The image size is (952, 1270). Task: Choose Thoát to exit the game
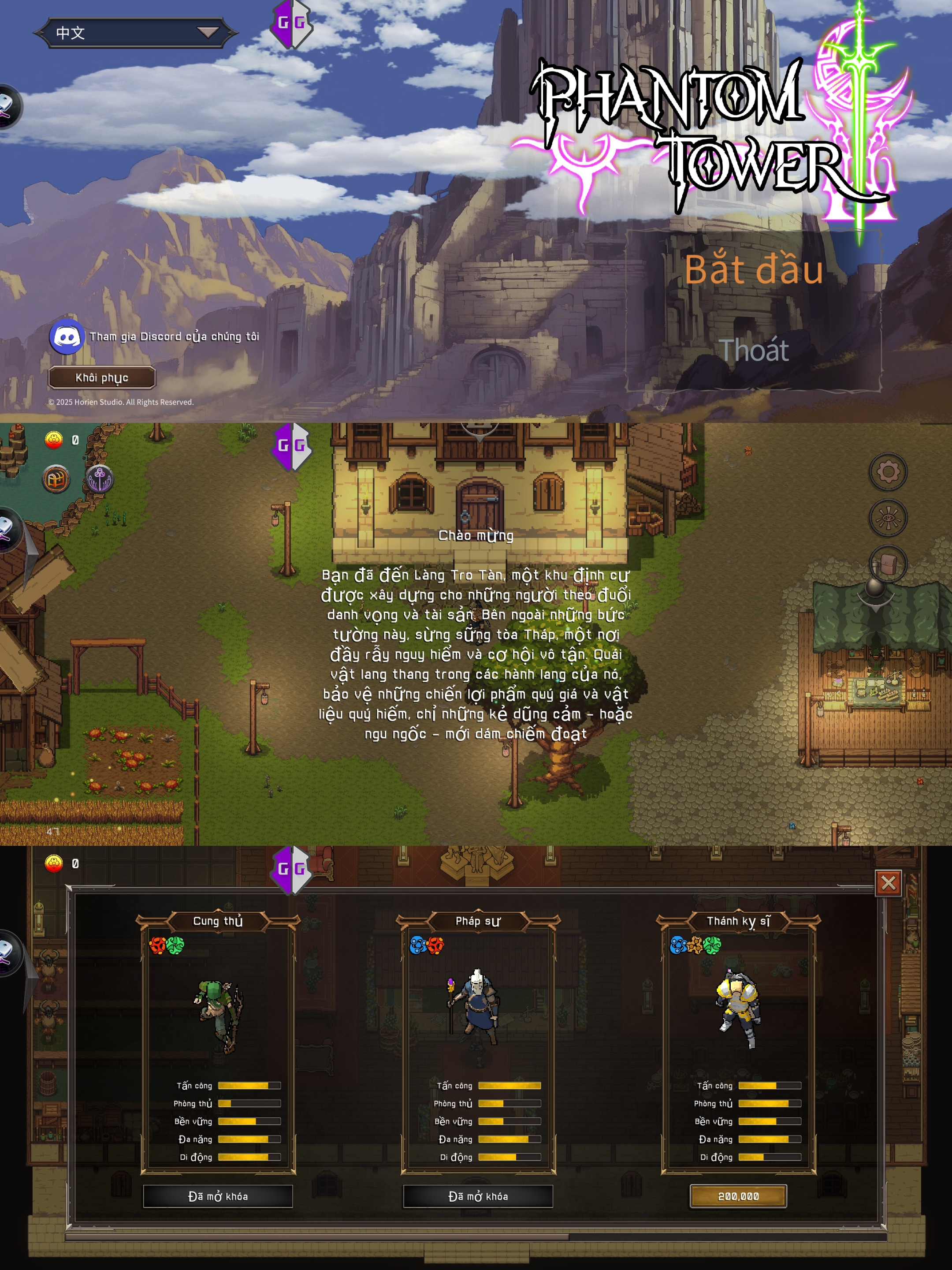tap(754, 350)
